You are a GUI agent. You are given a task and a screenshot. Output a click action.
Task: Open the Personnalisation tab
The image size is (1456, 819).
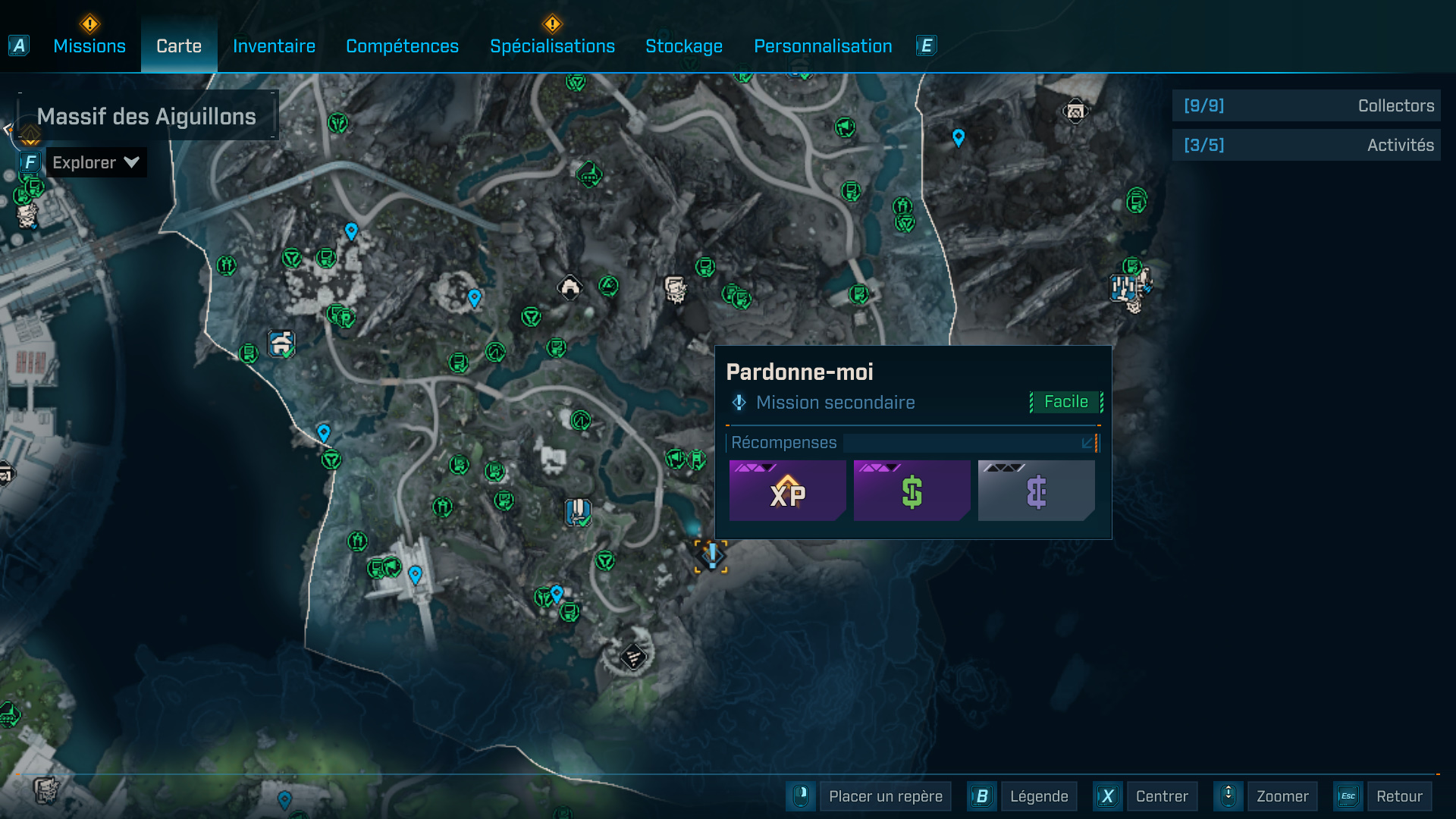[822, 45]
